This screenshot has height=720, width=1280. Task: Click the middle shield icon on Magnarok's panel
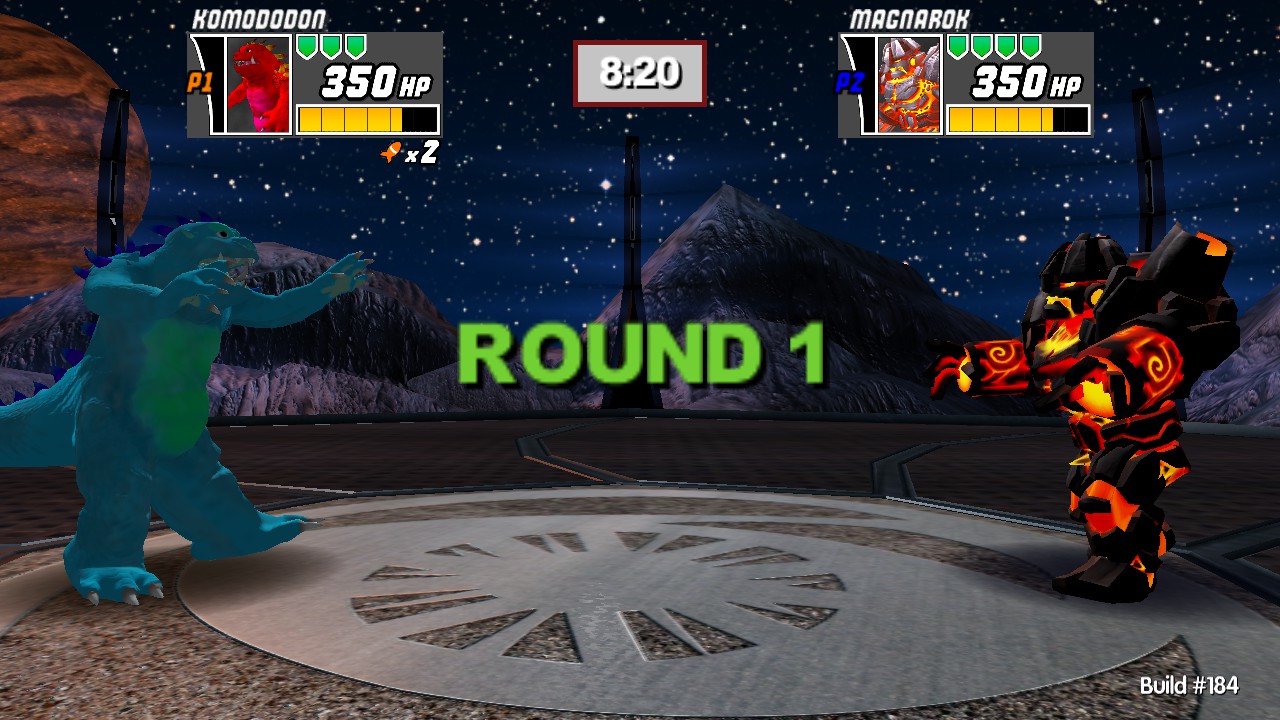(994, 46)
